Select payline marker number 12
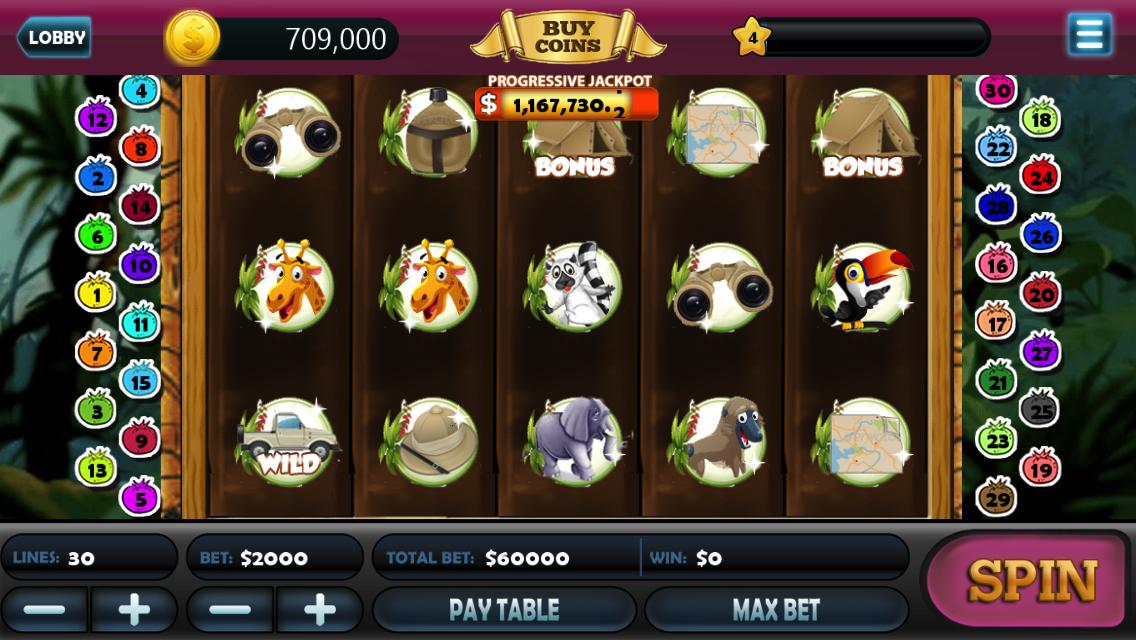Viewport: 1136px width, 640px height. (x=97, y=120)
